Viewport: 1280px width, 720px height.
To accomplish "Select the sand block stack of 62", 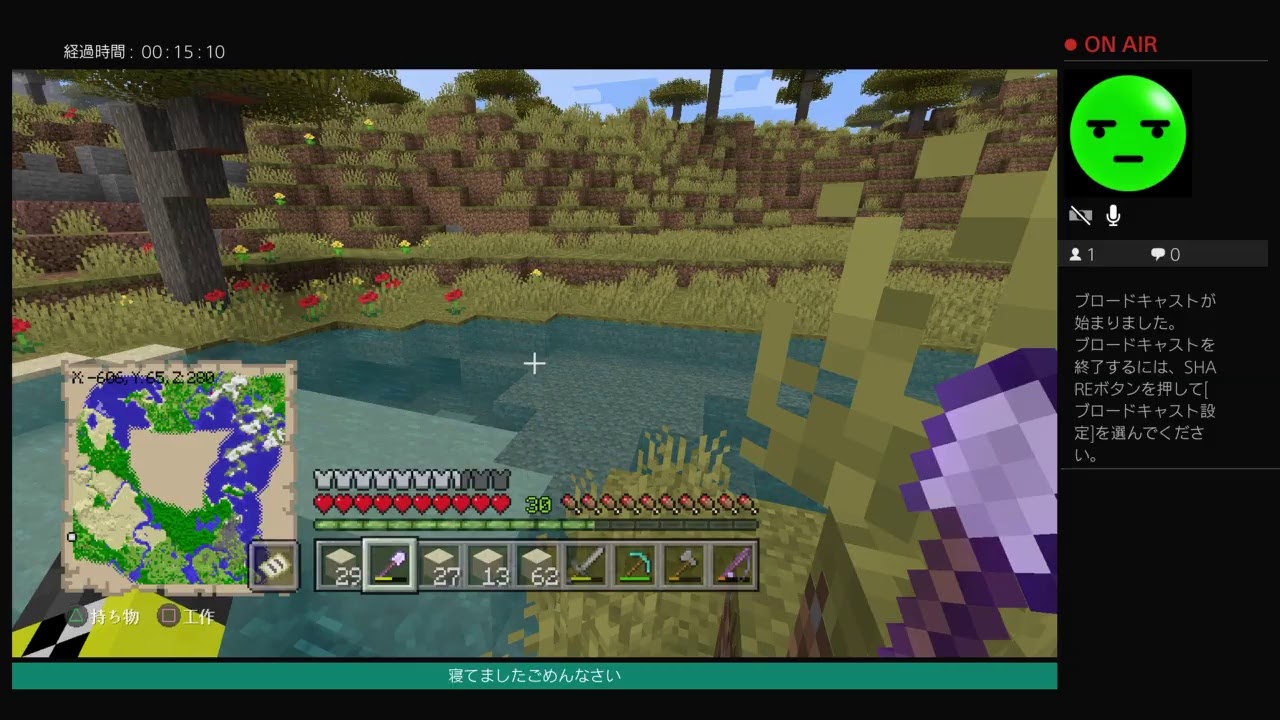I will (538, 565).
